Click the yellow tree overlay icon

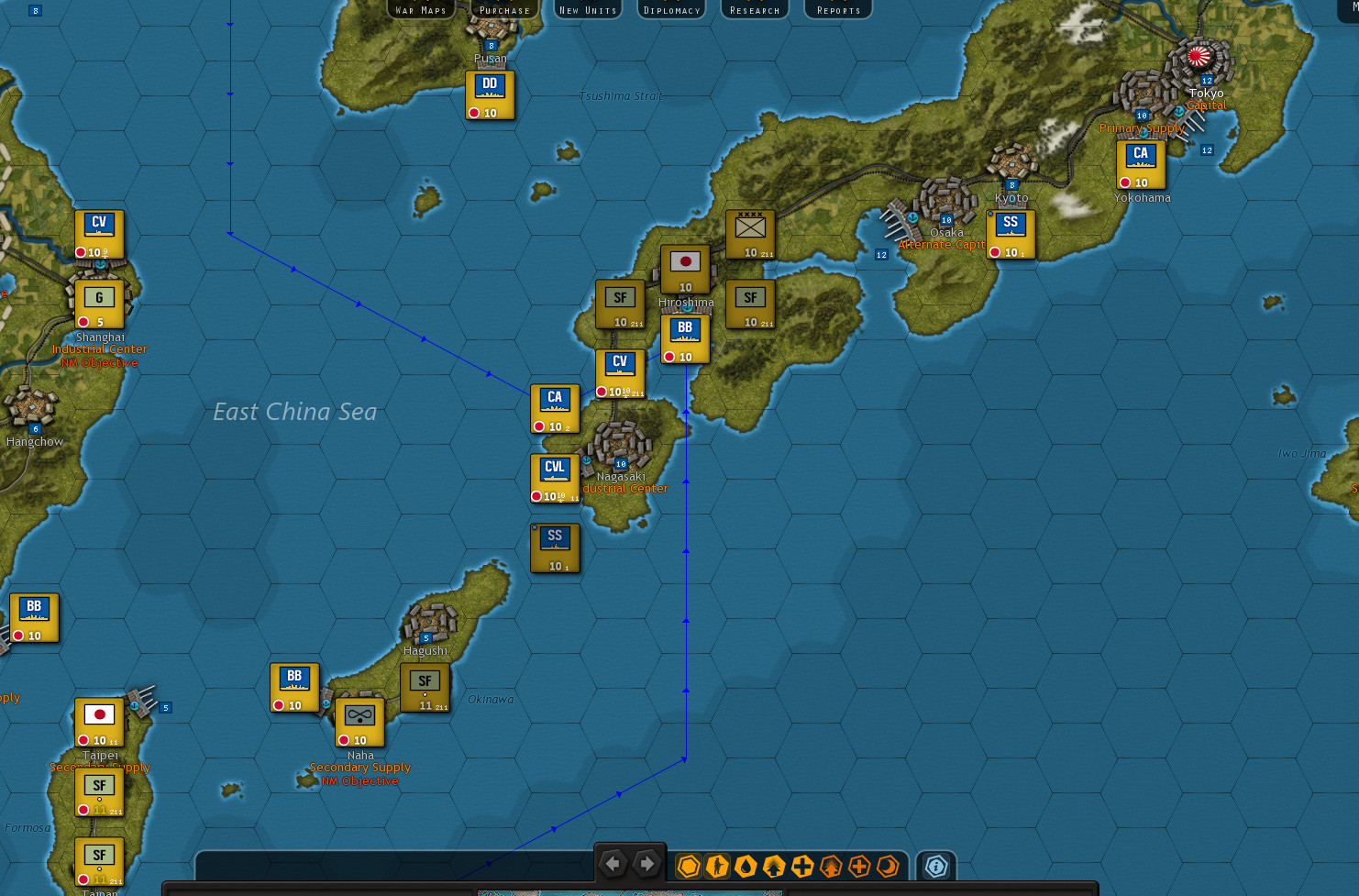pos(773,866)
